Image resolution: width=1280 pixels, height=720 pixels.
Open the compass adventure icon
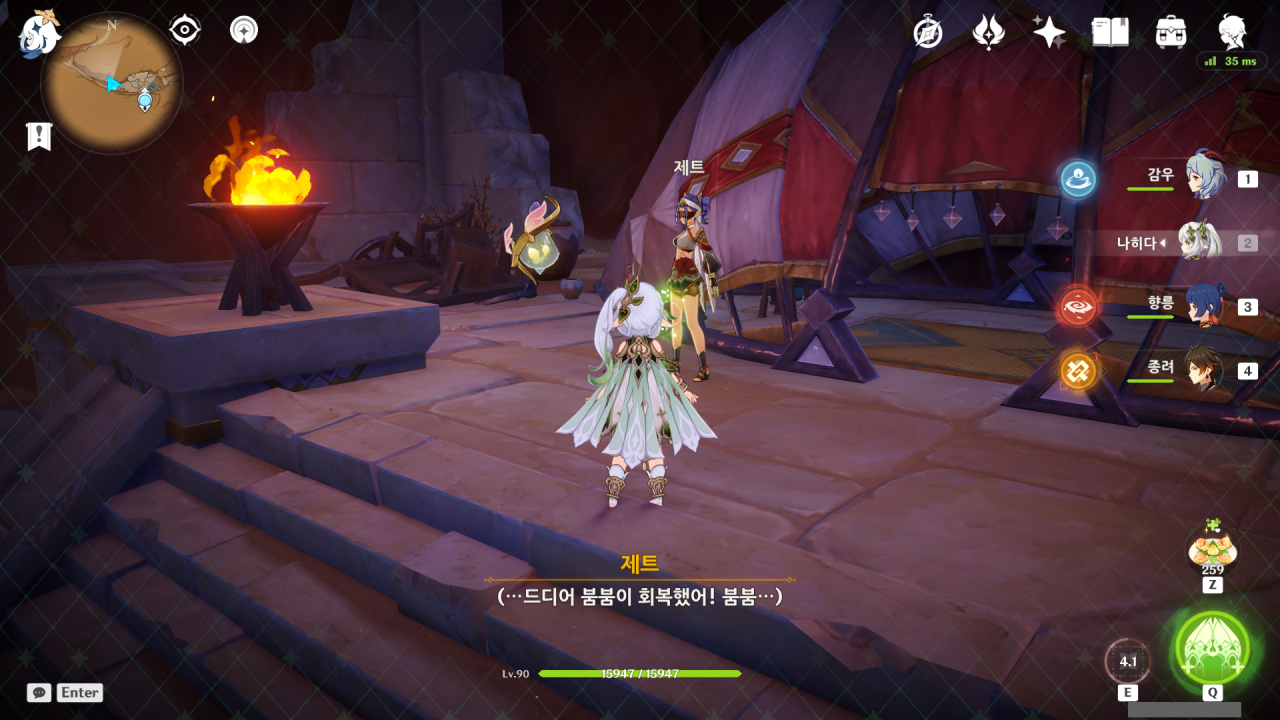click(928, 32)
